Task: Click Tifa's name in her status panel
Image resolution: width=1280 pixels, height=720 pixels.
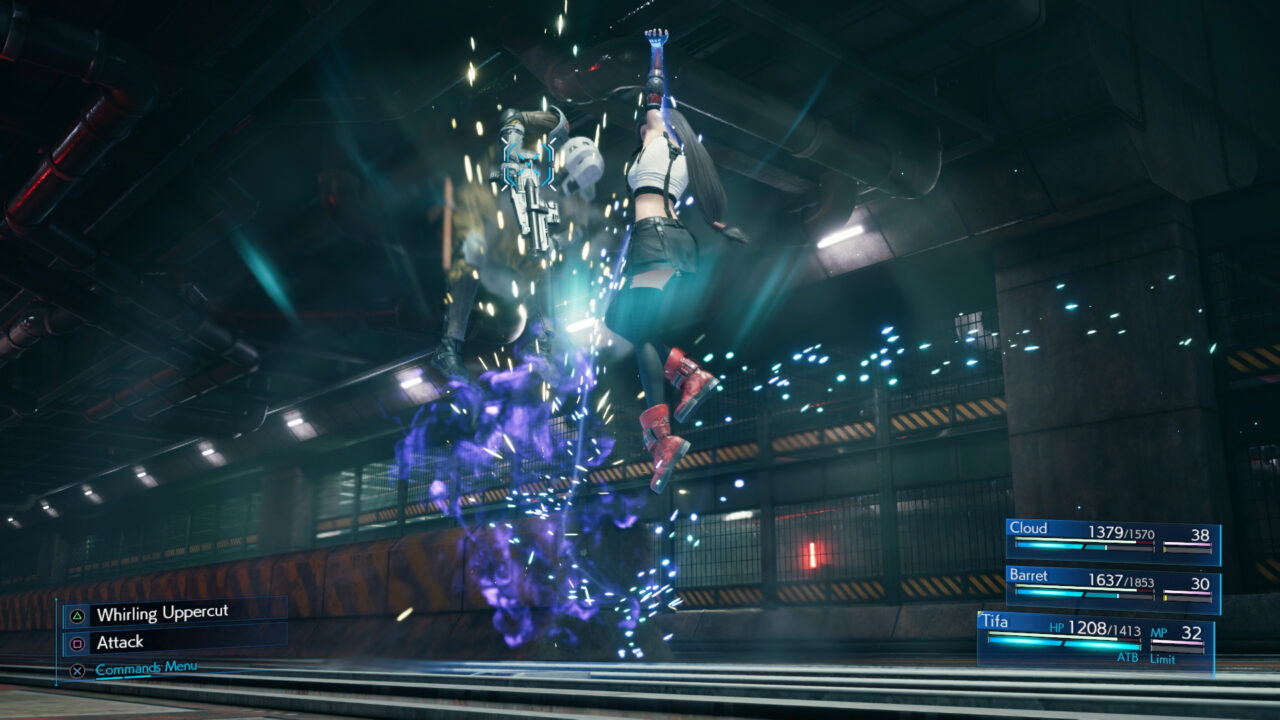Action: tap(994, 621)
